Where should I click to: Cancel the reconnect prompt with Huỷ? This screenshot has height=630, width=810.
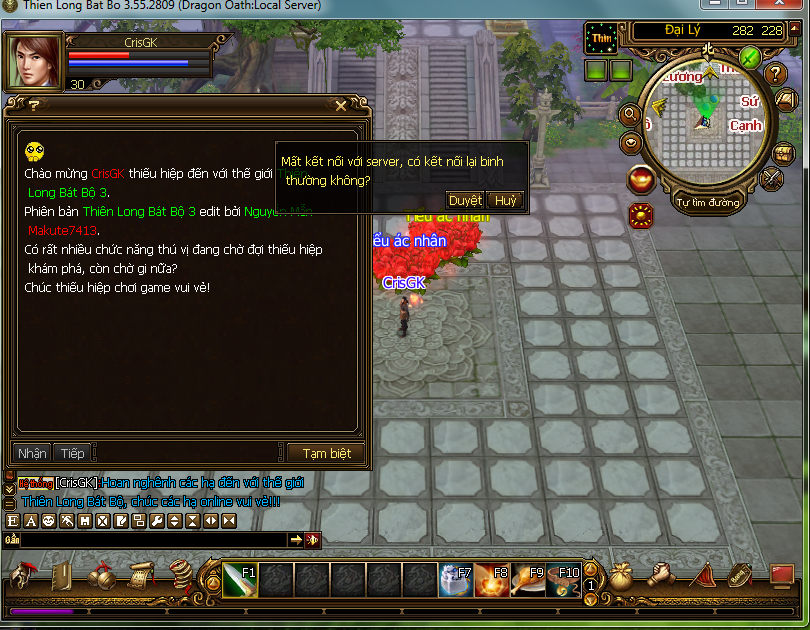pyautogui.click(x=506, y=200)
